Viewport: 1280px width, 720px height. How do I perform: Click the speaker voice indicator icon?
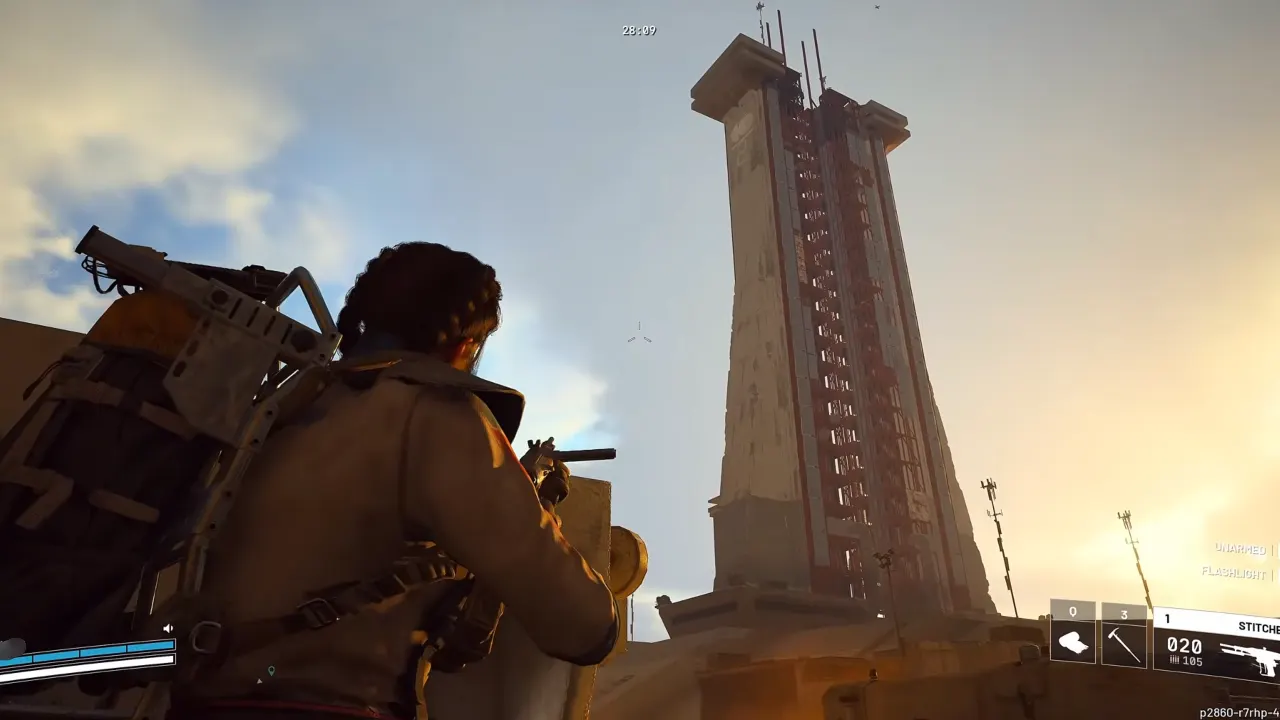(168, 629)
